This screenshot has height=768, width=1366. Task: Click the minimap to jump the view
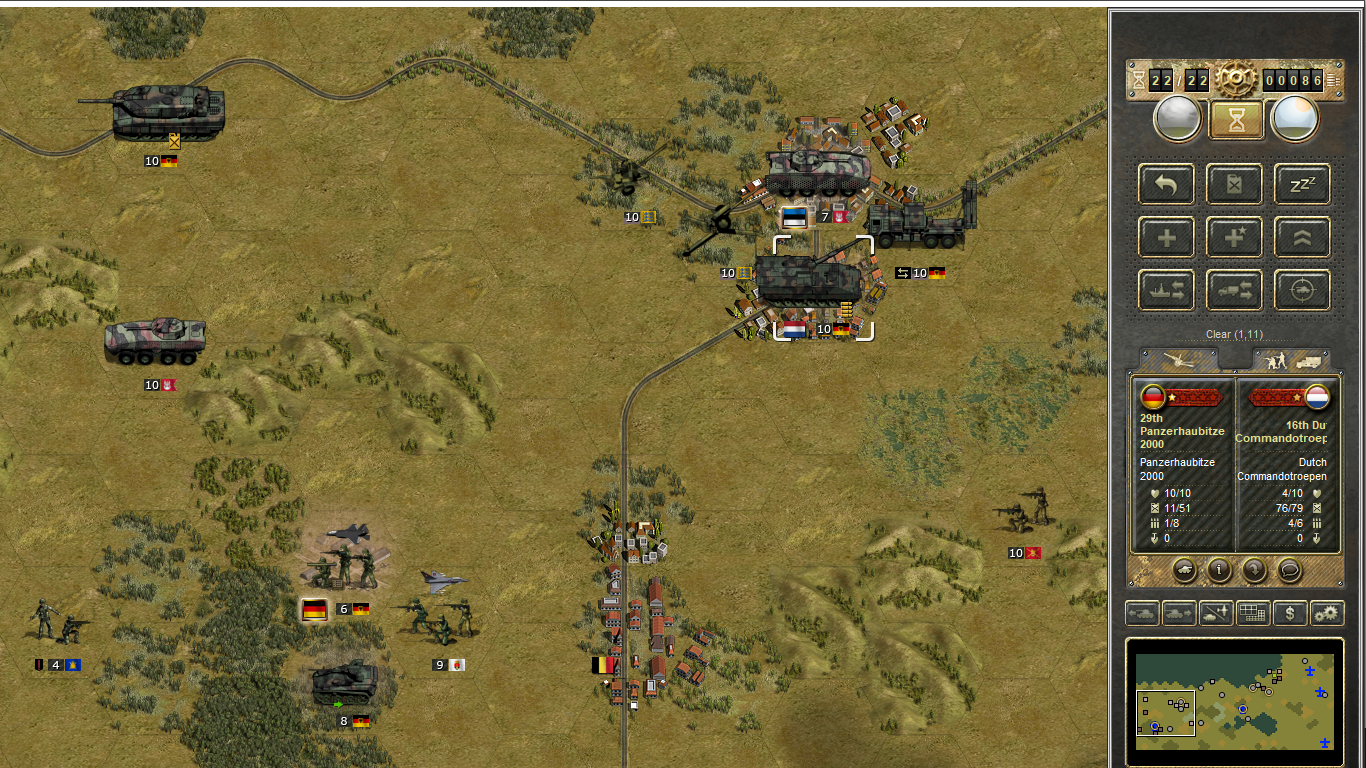[1235, 701]
